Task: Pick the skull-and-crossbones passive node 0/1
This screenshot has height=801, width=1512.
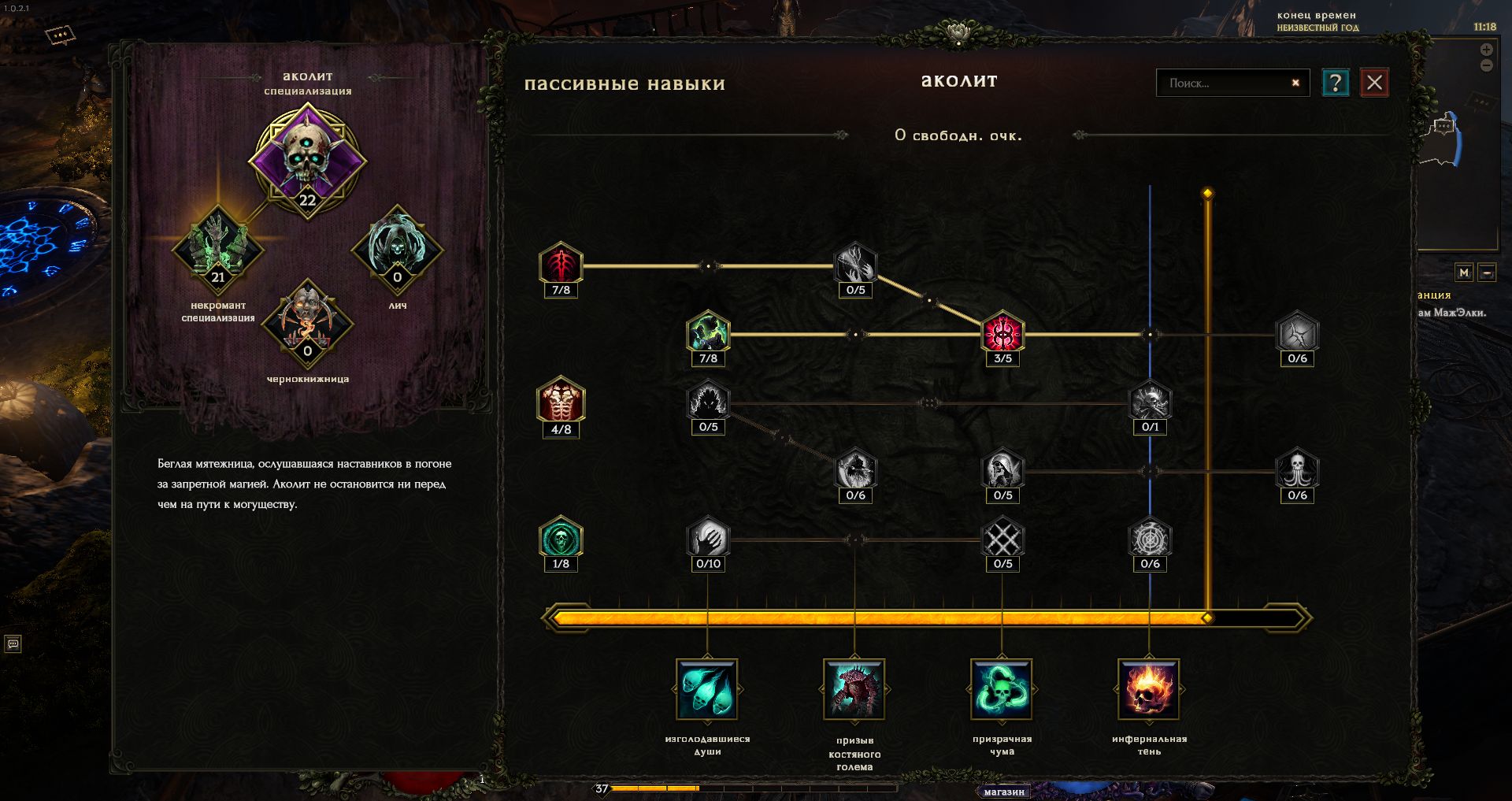Action: click(x=1150, y=401)
